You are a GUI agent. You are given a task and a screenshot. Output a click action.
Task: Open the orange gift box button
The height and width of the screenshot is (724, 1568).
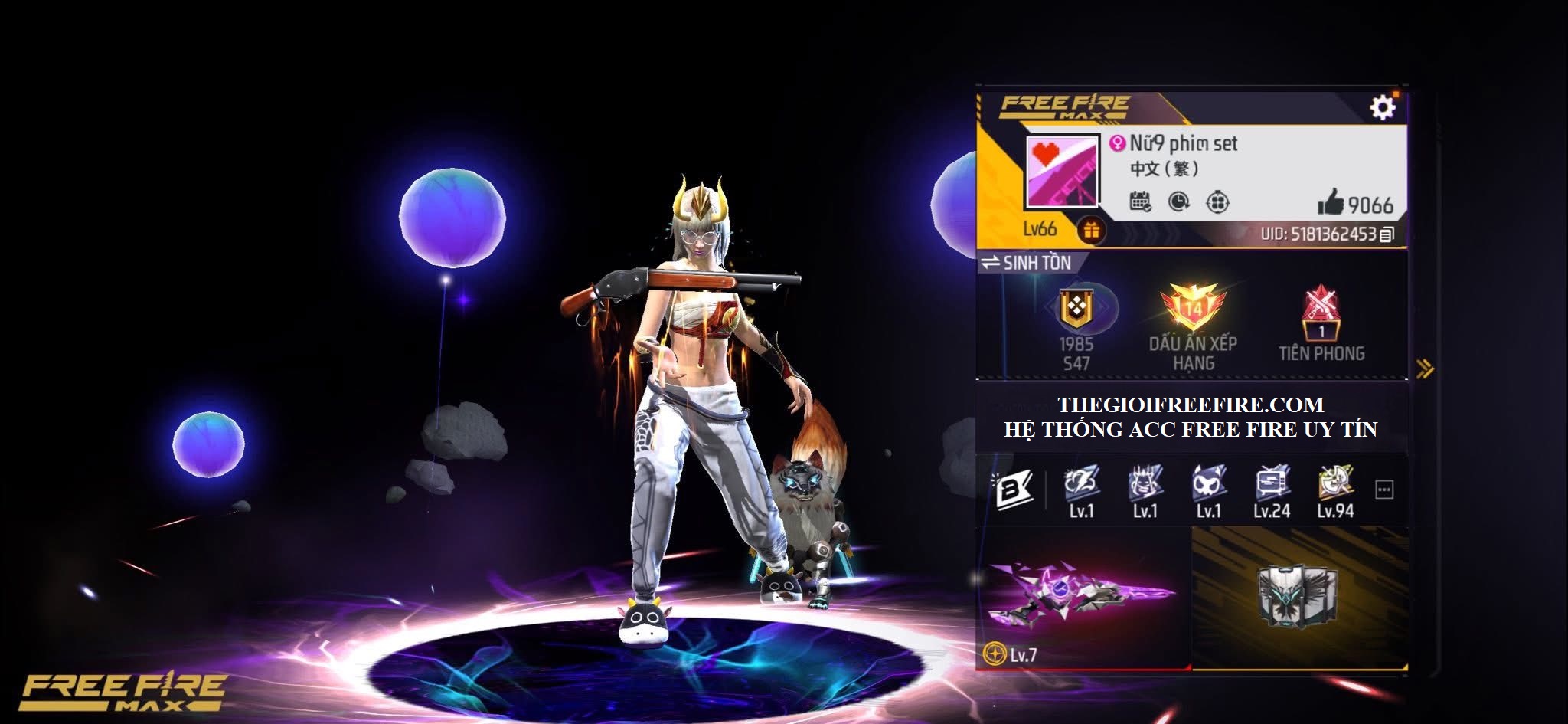coord(1091,229)
